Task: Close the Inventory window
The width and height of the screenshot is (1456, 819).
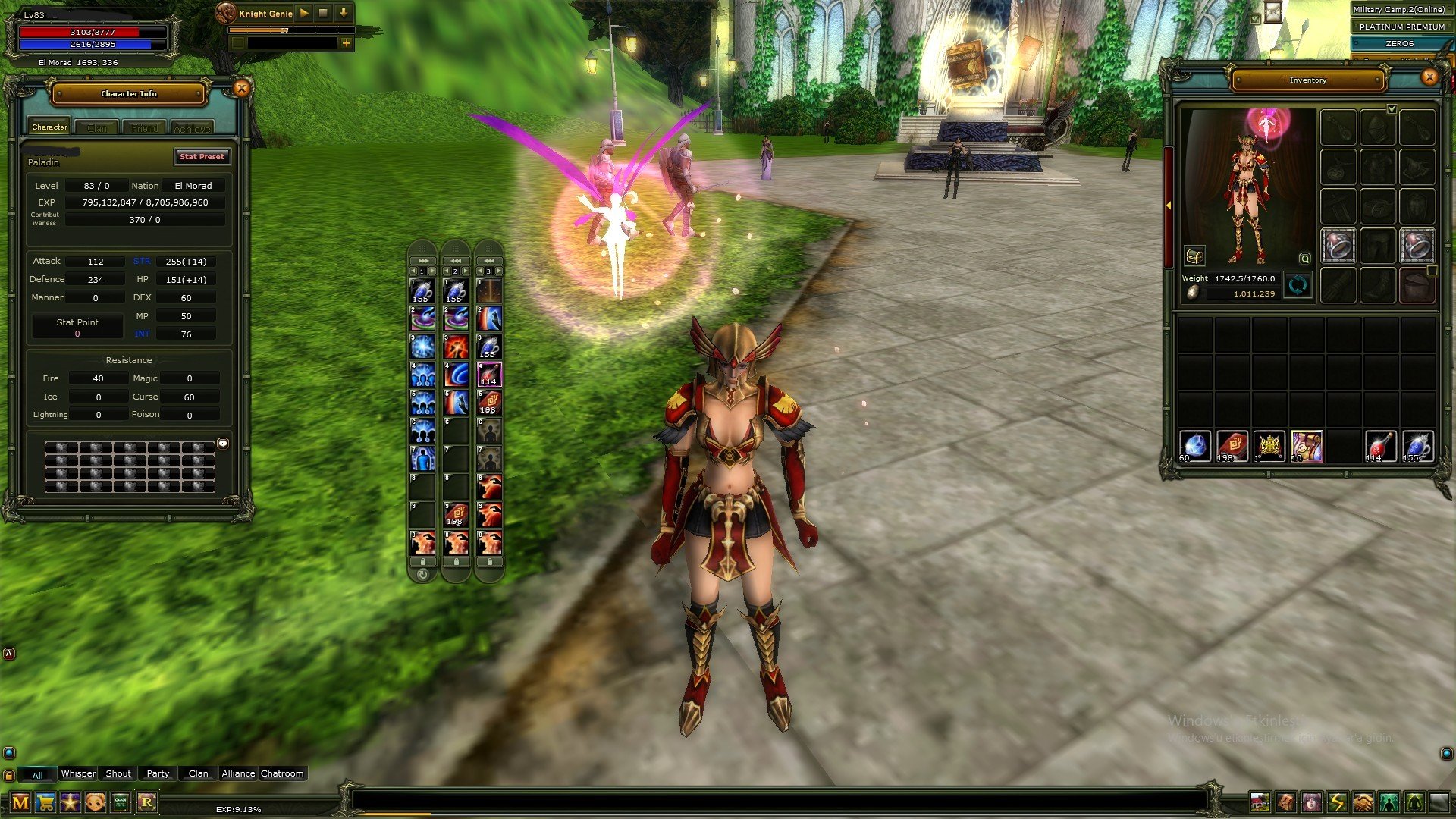Action: (1429, 77)
